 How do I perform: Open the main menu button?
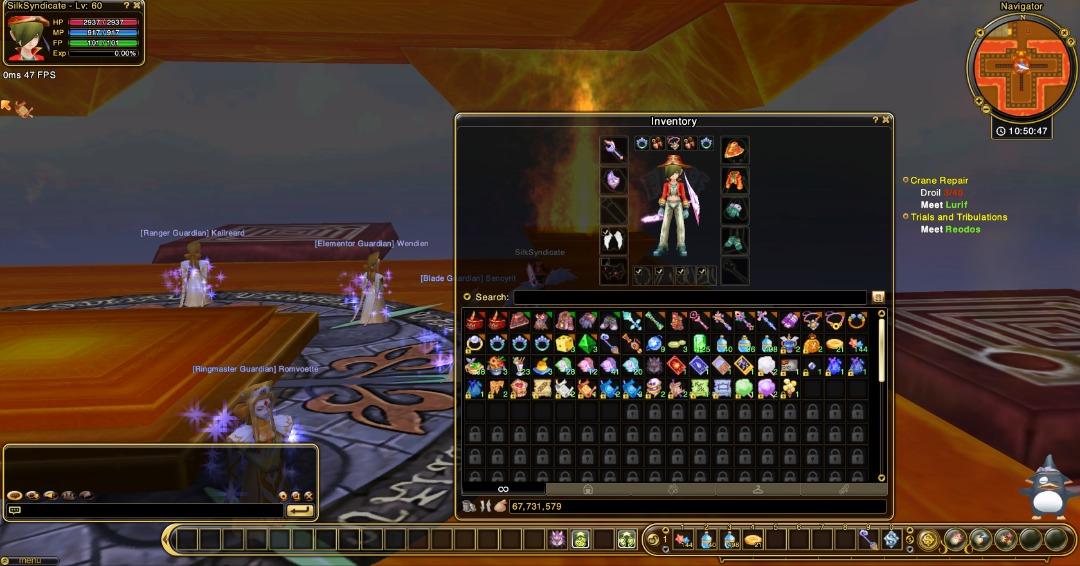point(30,560)
